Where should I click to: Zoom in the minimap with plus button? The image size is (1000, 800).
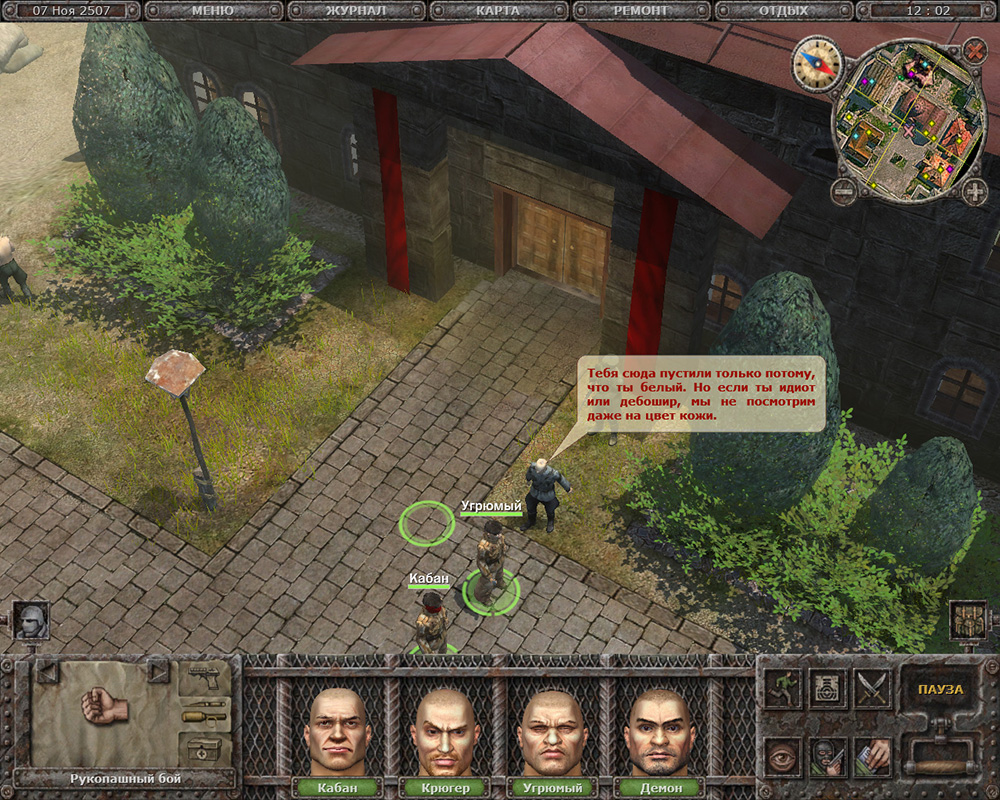click(974, 190)
